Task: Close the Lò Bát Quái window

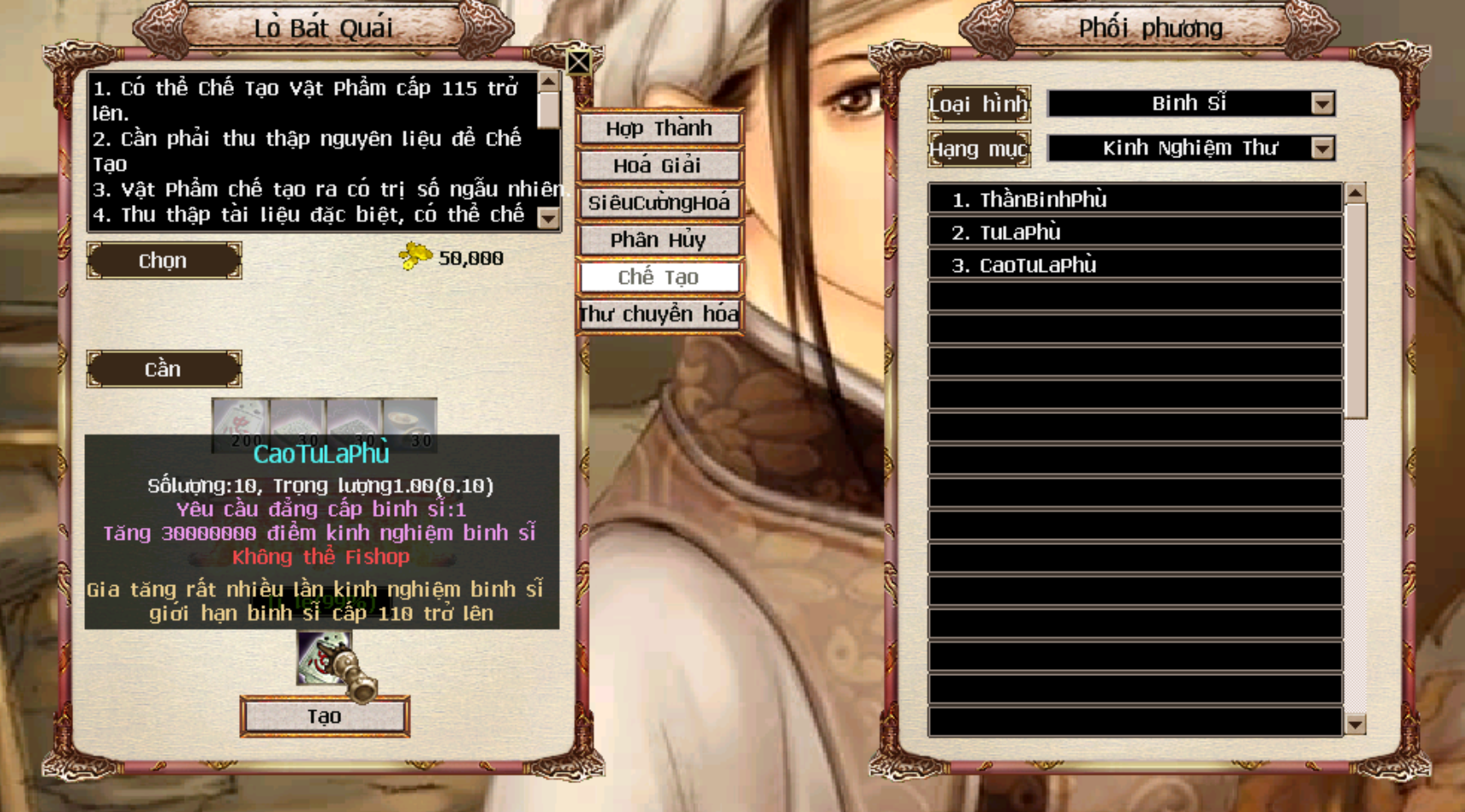Action: [579, 62]
